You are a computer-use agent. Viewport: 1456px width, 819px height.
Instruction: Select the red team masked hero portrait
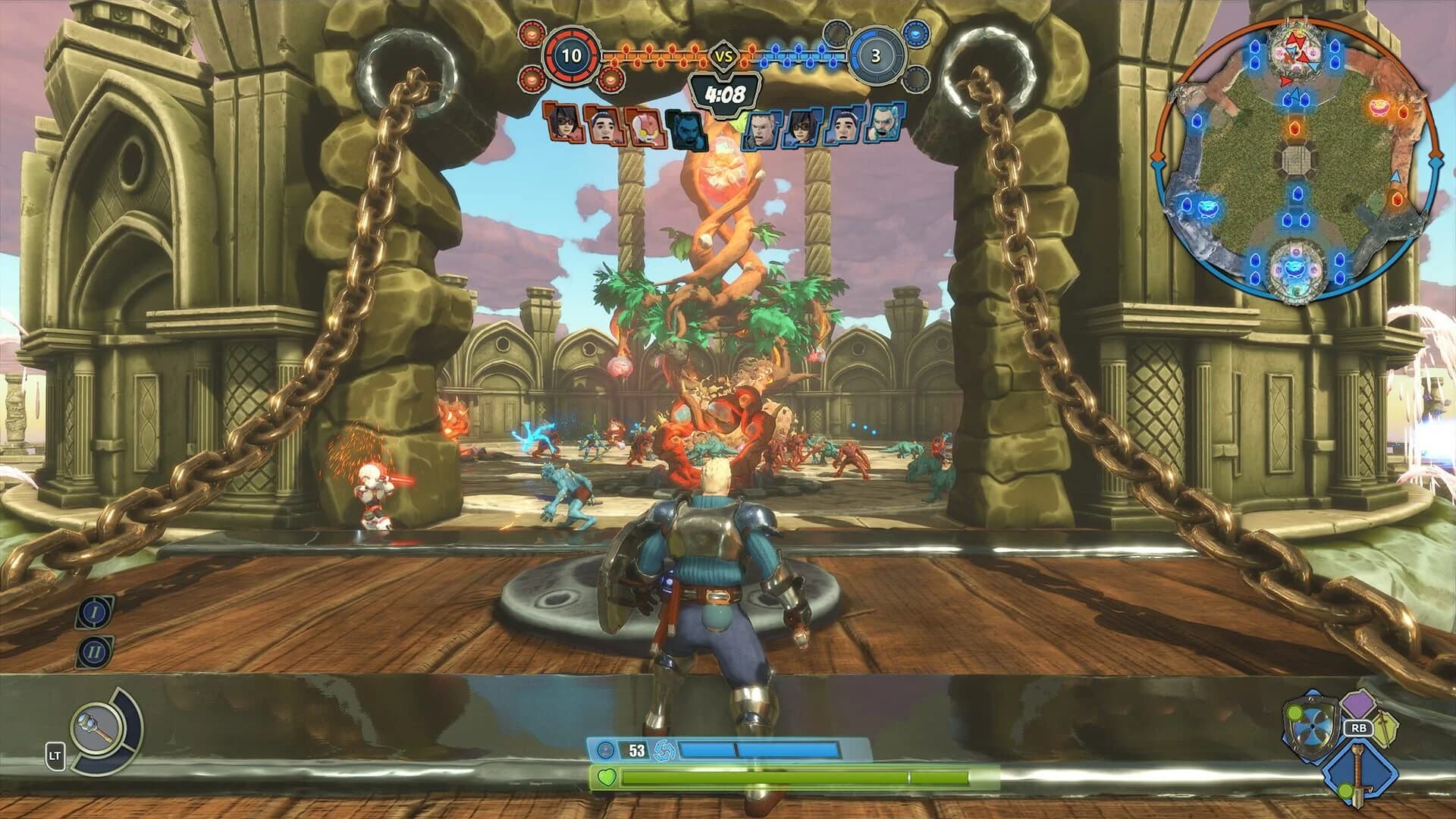click(x=645, y=128)
